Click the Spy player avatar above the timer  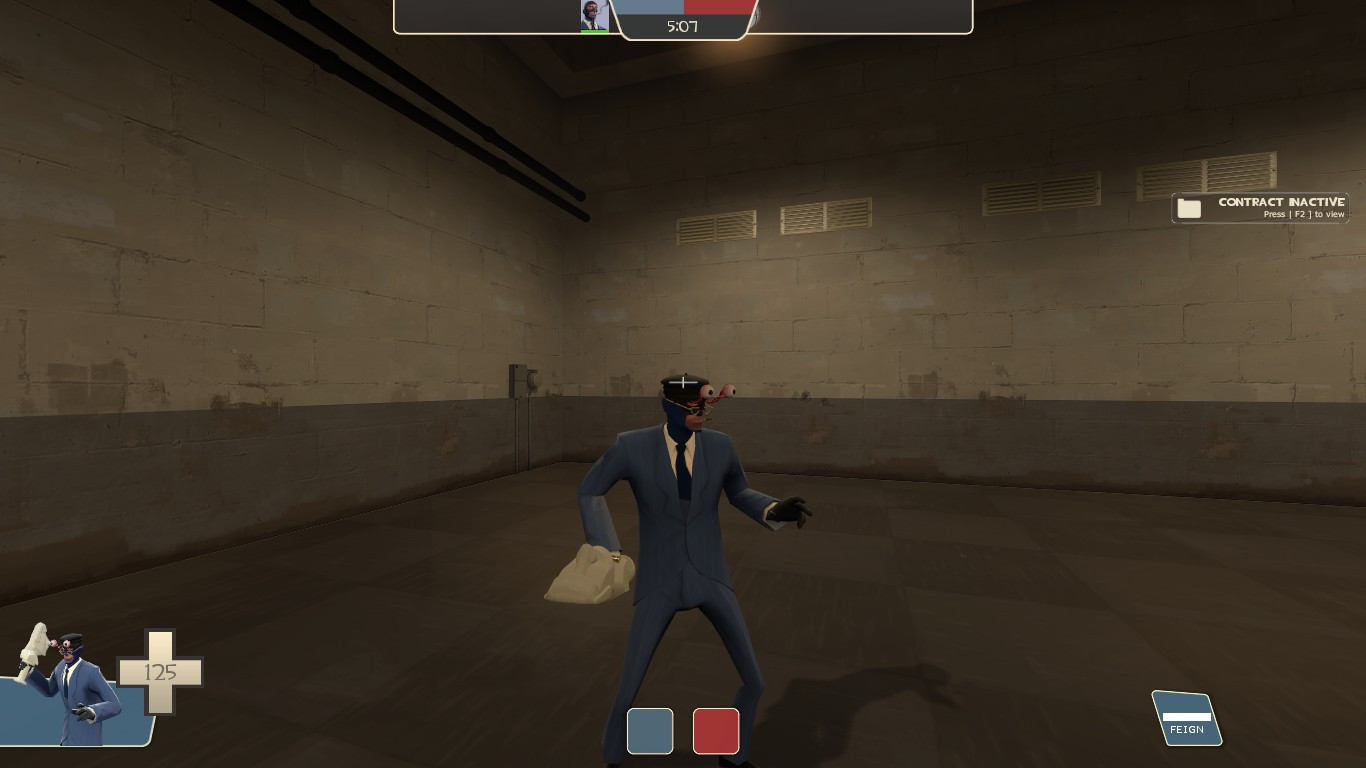pos(594,16)
